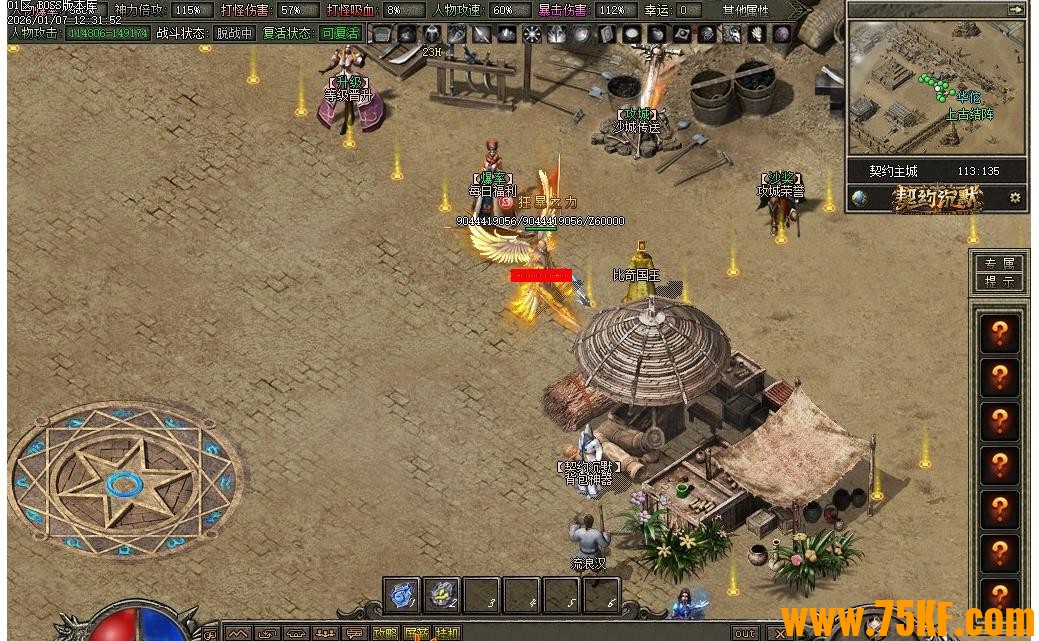The height and width of the screenshot is (641, 1039).
Task: Click the X button in bottom bar
Action: pos(779,633)
